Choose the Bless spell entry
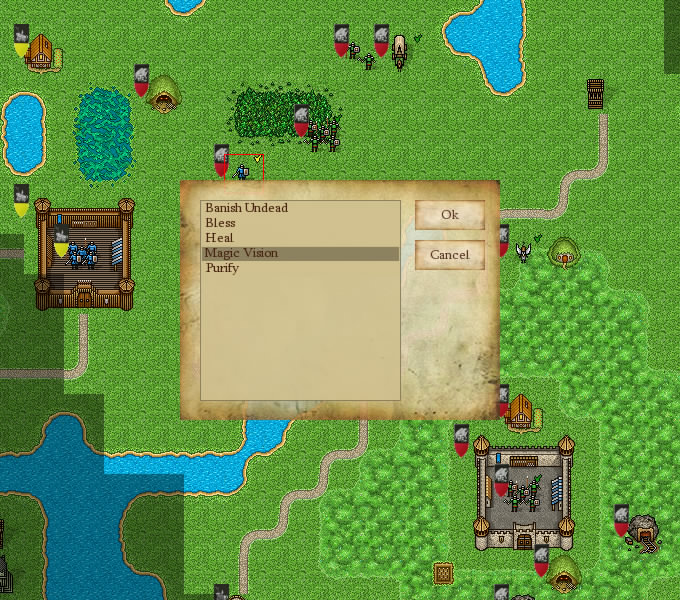 coord(221,223)
